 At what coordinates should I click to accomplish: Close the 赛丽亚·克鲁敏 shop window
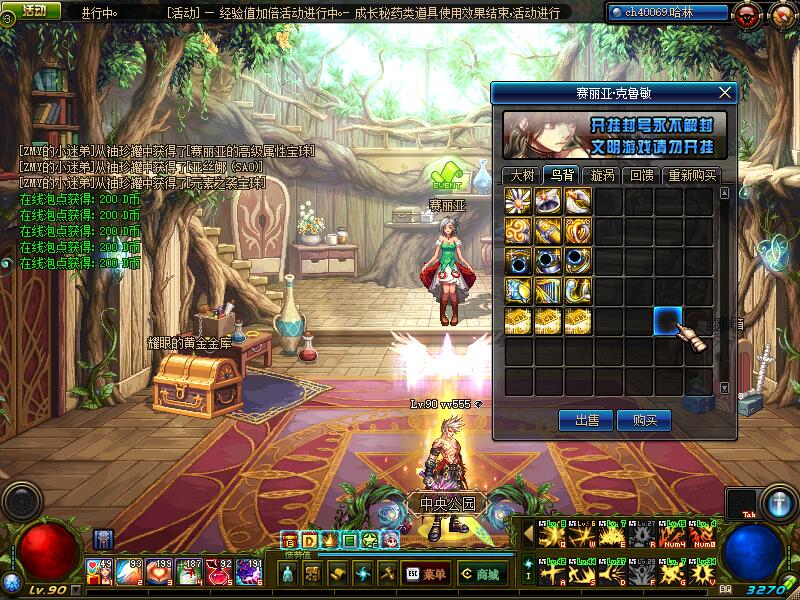[x=726, y=93]
